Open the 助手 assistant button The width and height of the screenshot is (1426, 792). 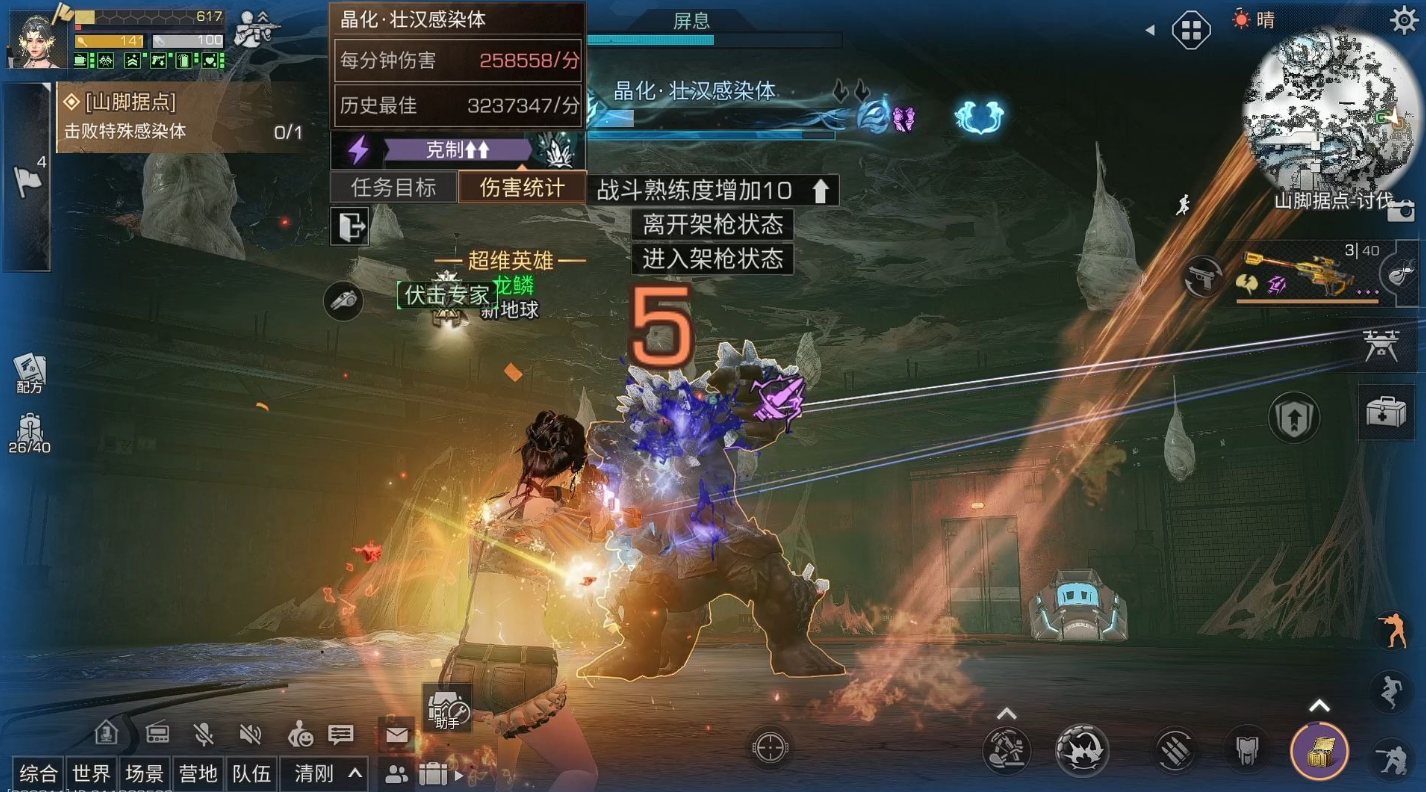coord(447,707)
